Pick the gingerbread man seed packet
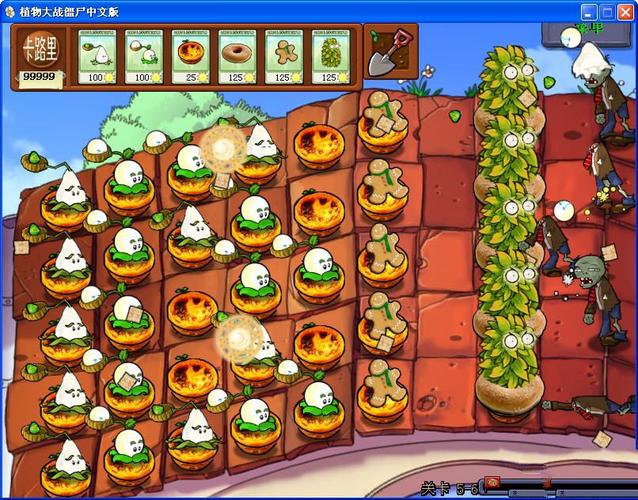The height and width of the screenshot is (500, 638). click(x=283, y=57)
